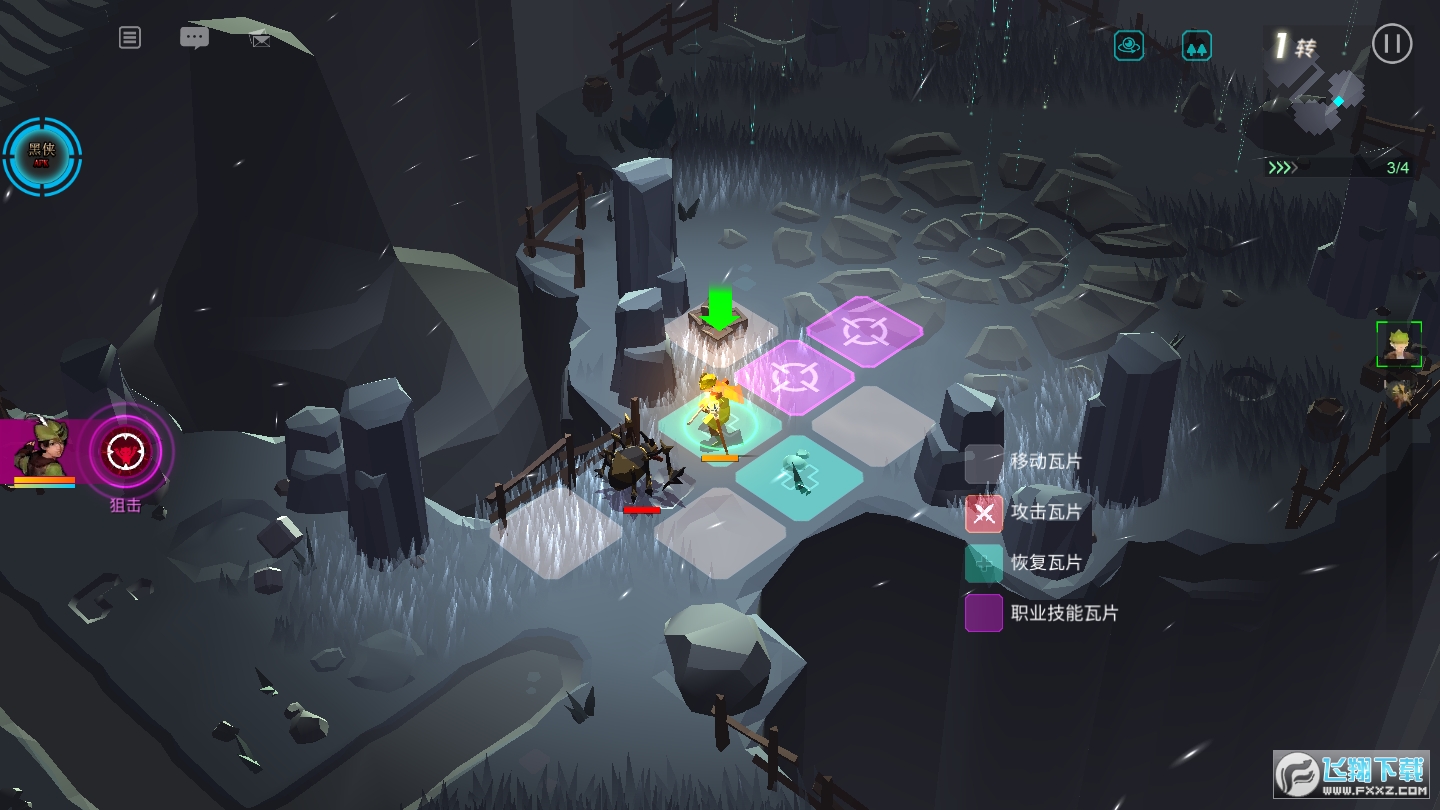The width and height of the screenshot is (1440, 810).
Task: Toggle the camera rotation view icon
Action: point(1129,45)
